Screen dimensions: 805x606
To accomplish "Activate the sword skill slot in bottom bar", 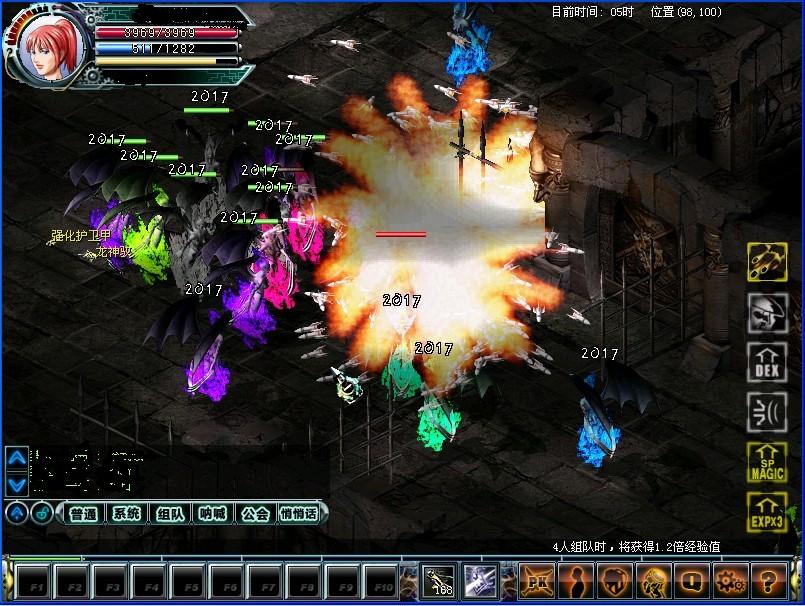I will click(x=477, y=580).
